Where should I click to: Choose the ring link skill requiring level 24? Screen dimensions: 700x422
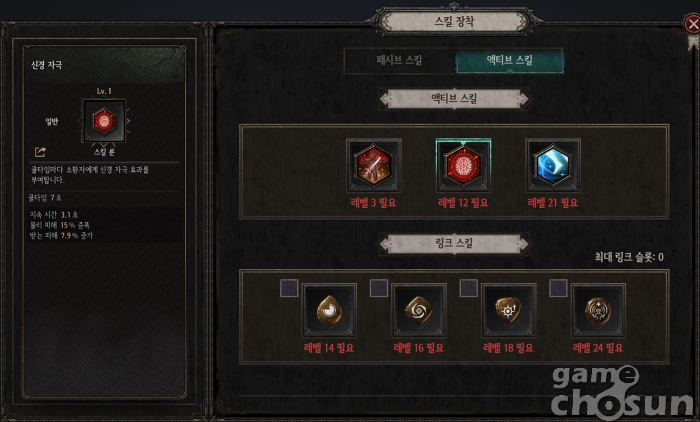(x=599, y=311)
